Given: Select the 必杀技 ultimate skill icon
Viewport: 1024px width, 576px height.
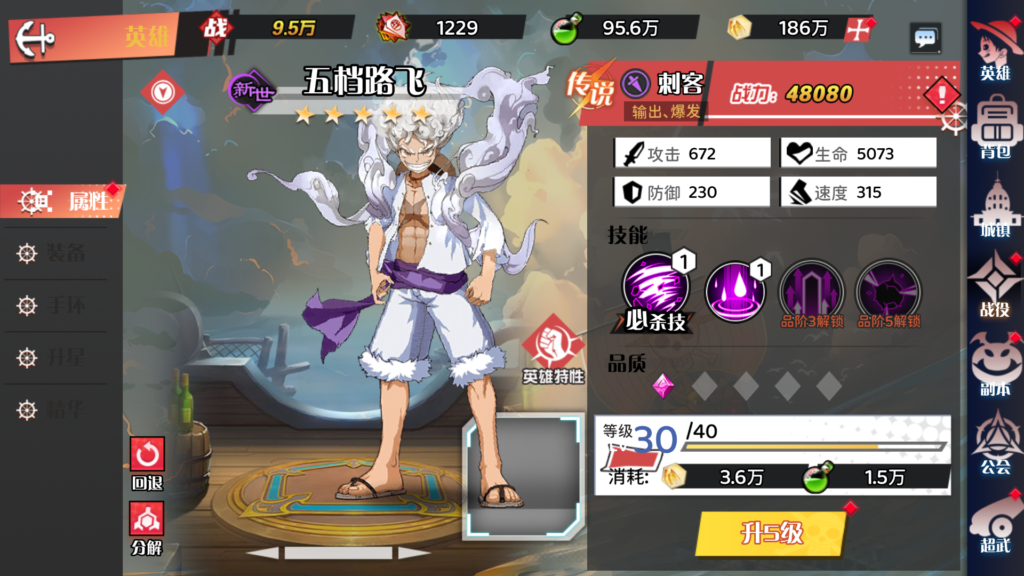Looking at the screenshot, I should 655,289.
